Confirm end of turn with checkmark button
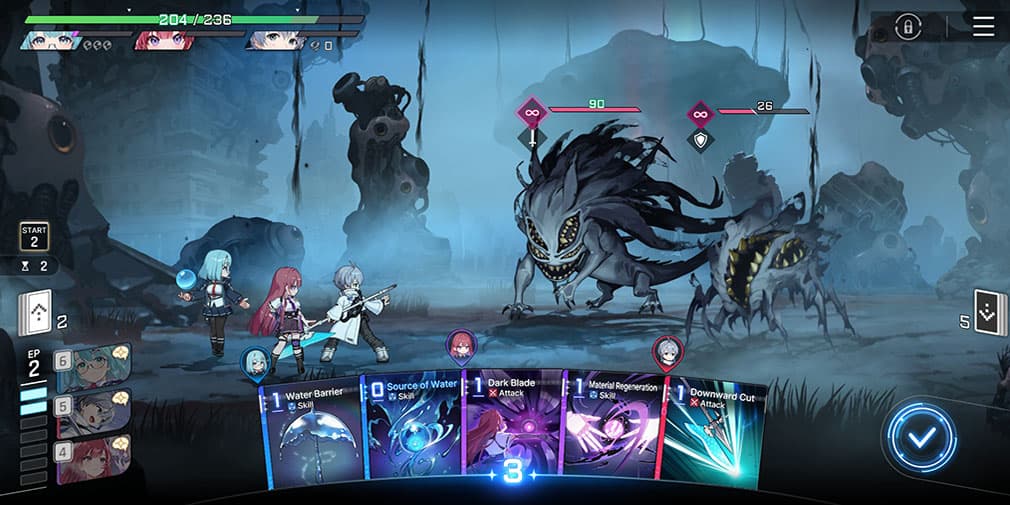This screenshot has width=1010, height=505. pyautogui.click(x=919, y=437)
